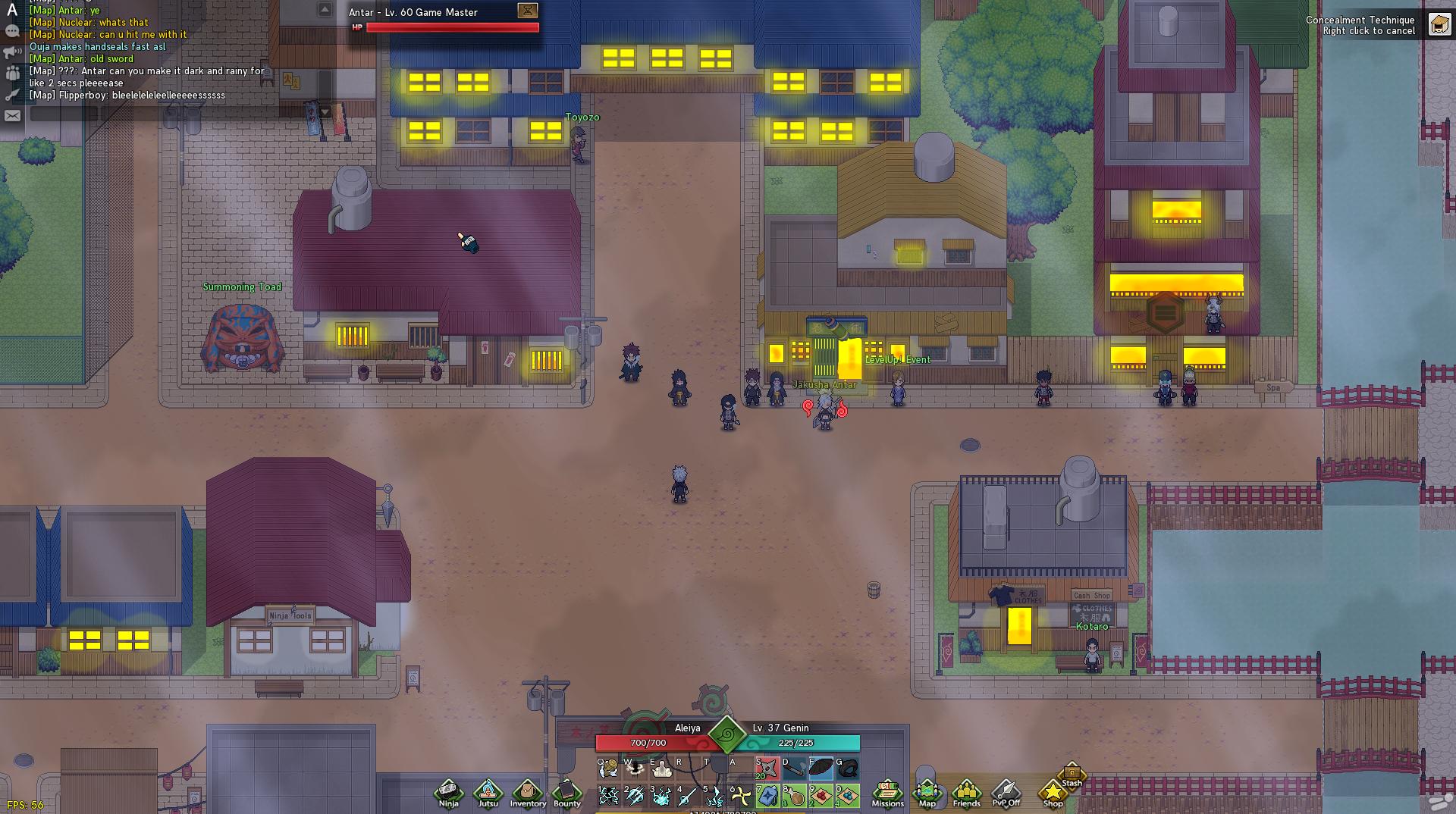
Task: Select the shuriken slot with 20 count
Action: [767, 769]
